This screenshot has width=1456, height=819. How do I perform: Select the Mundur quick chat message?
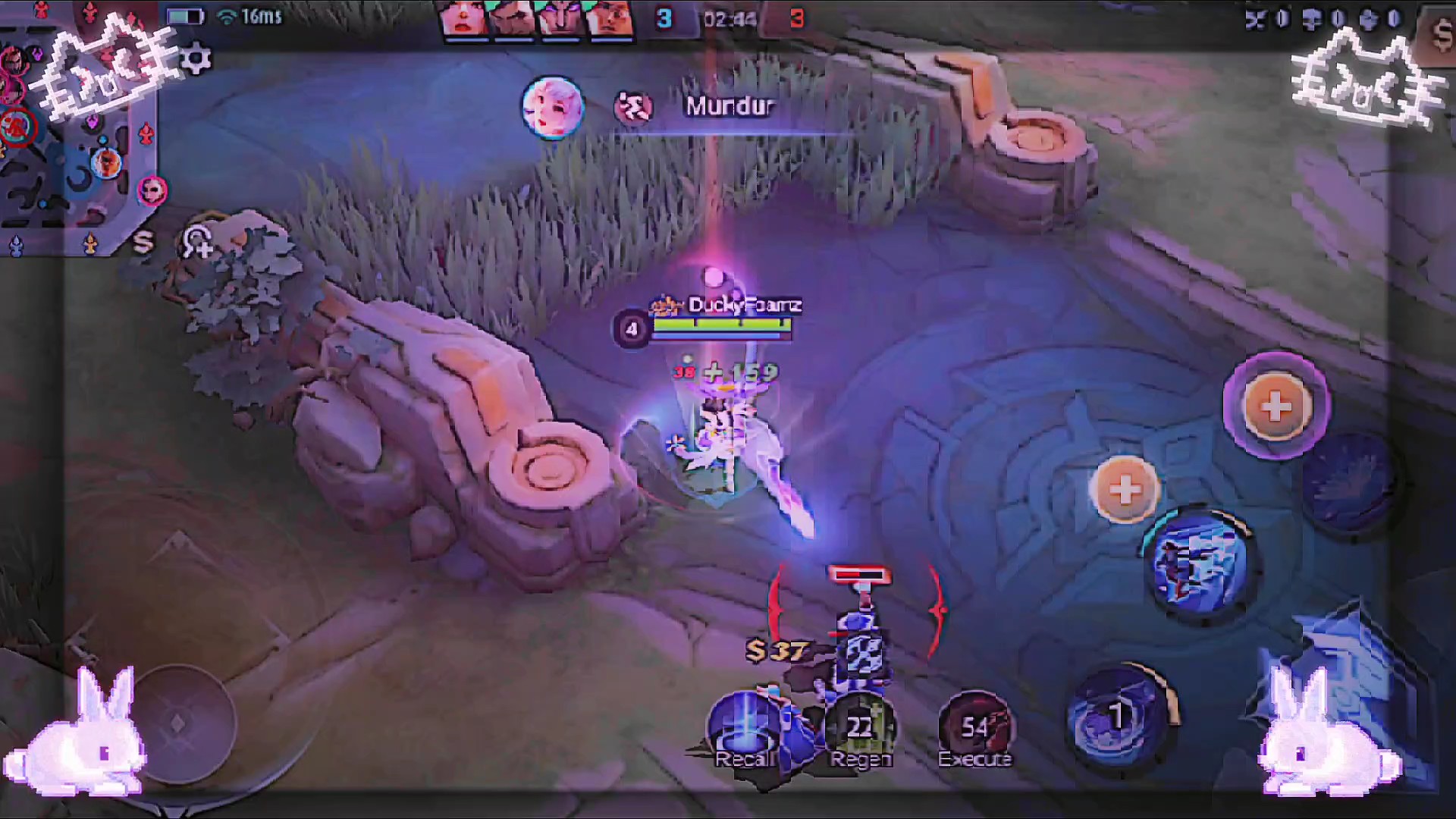[x=730, y=106]
